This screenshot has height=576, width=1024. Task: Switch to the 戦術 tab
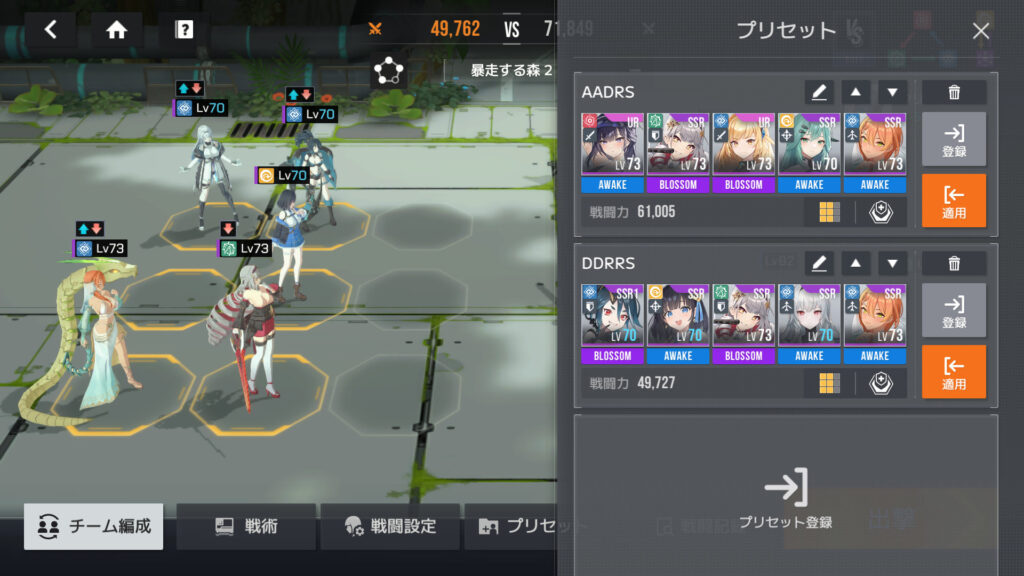point(247,526)
